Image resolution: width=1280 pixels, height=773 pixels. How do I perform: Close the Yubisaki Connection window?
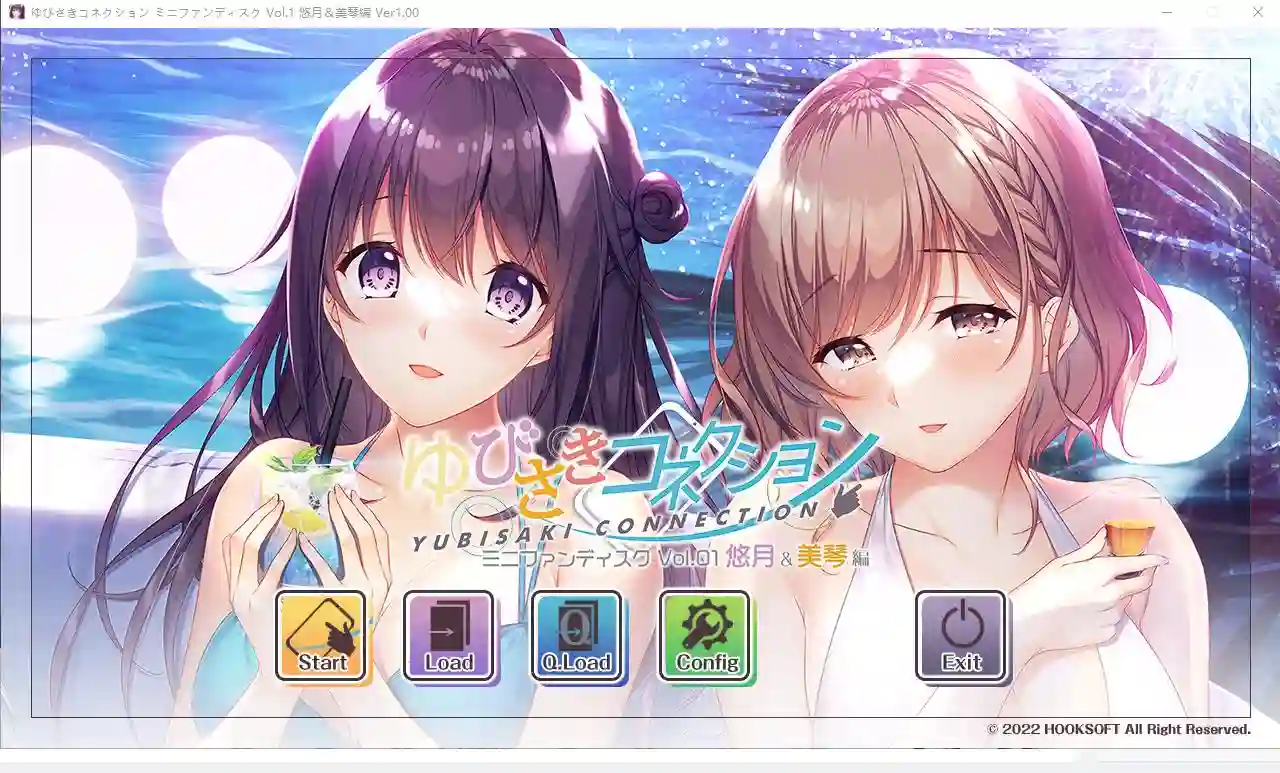click(1258, 12)
